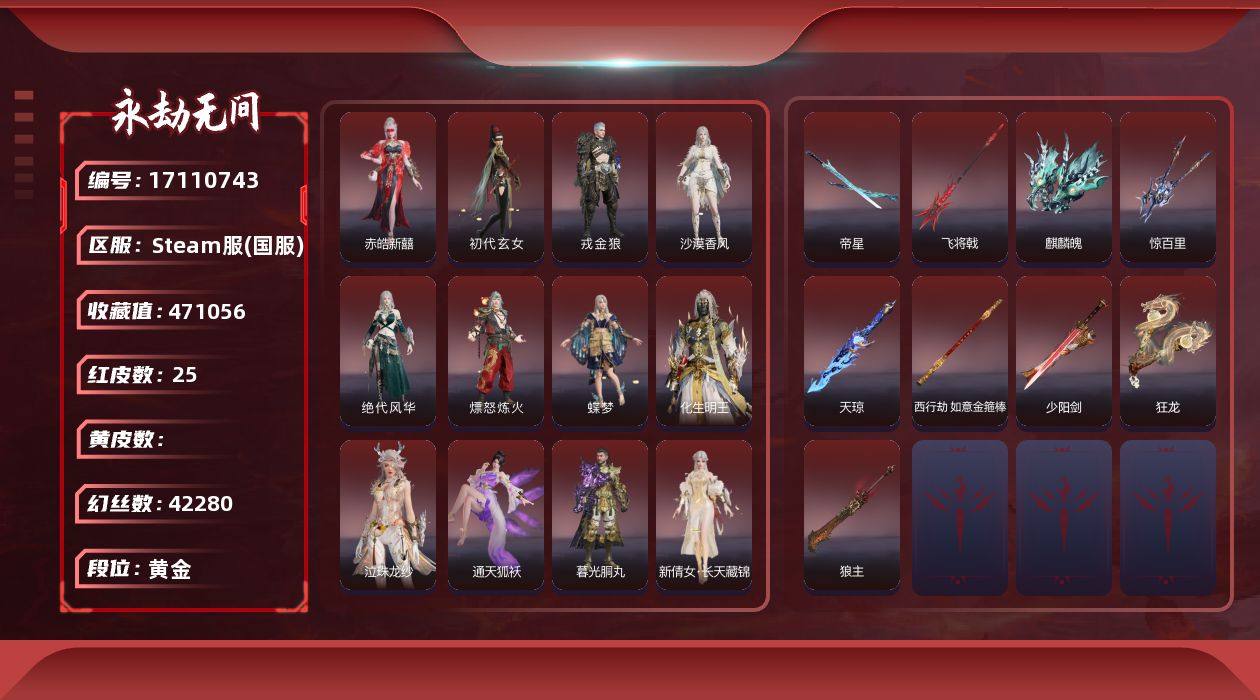Select the 帝星 weapon card
Viewport: 1260px width, 700px height.
click(x=852, y=186)
